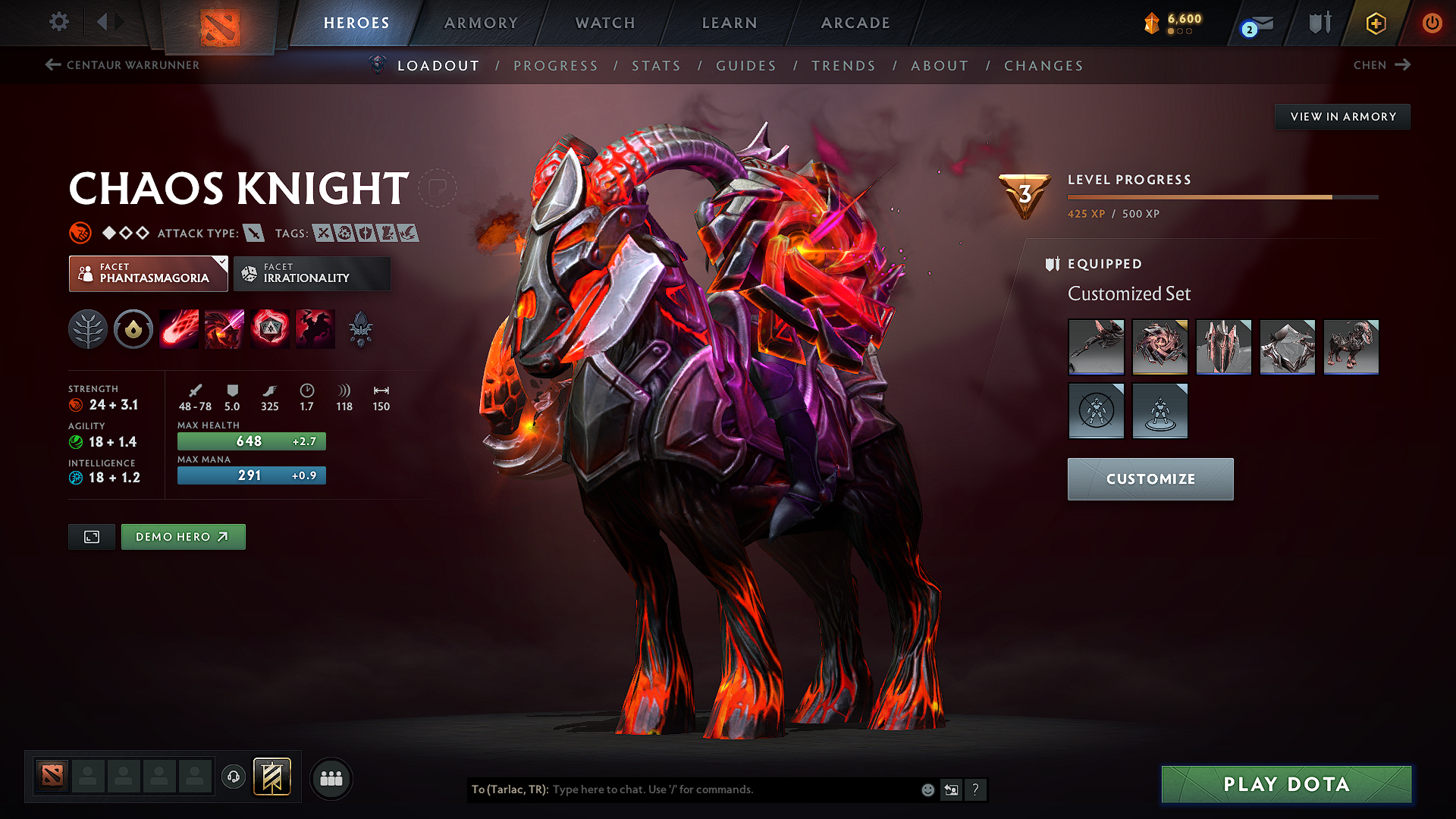The image size is (1456, 819).
Task: Quit the game with the power icon
Action: pos(1432,23)
